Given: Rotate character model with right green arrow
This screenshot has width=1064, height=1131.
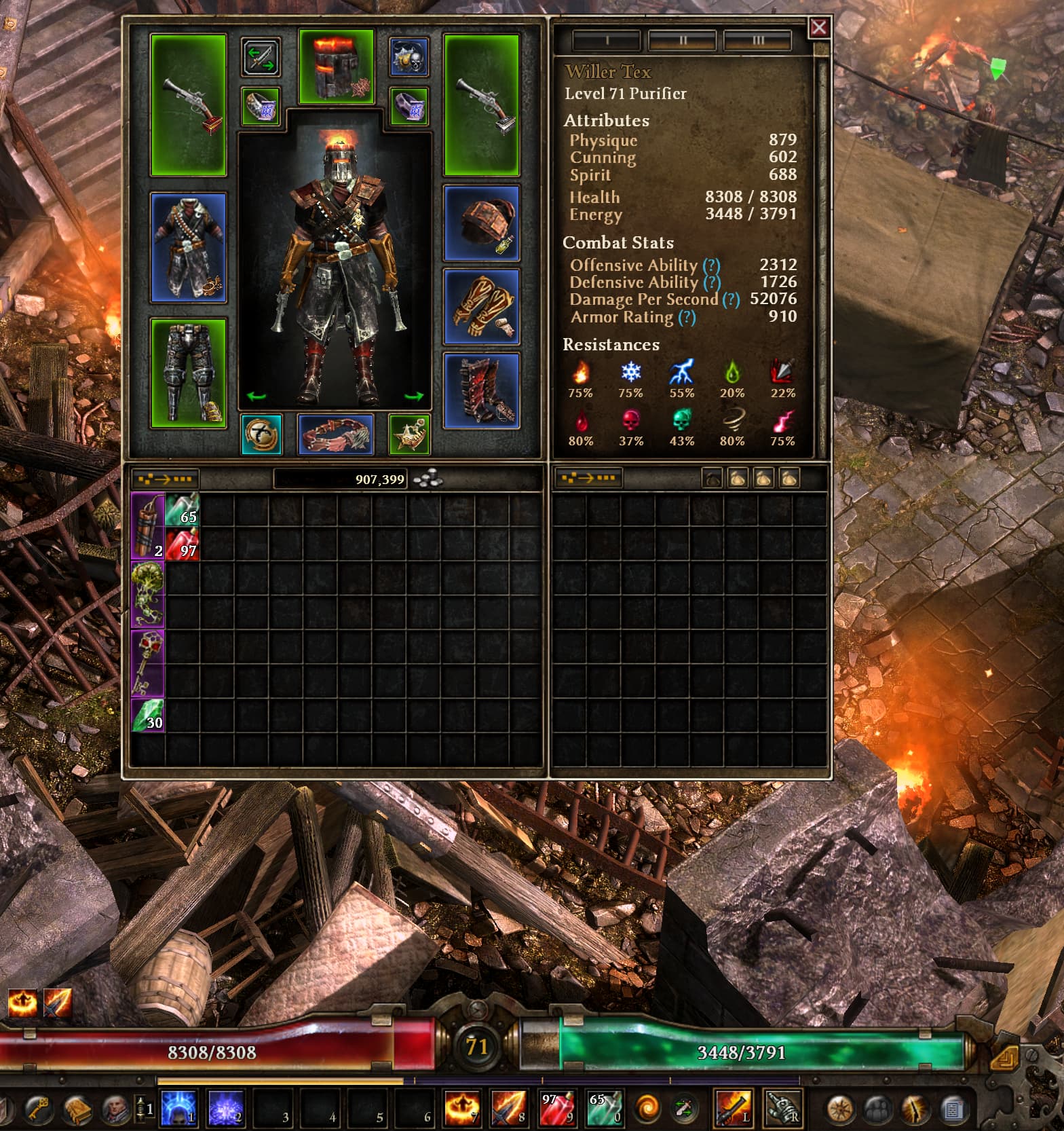Looking at the screenshot, I should pos(413,396).
